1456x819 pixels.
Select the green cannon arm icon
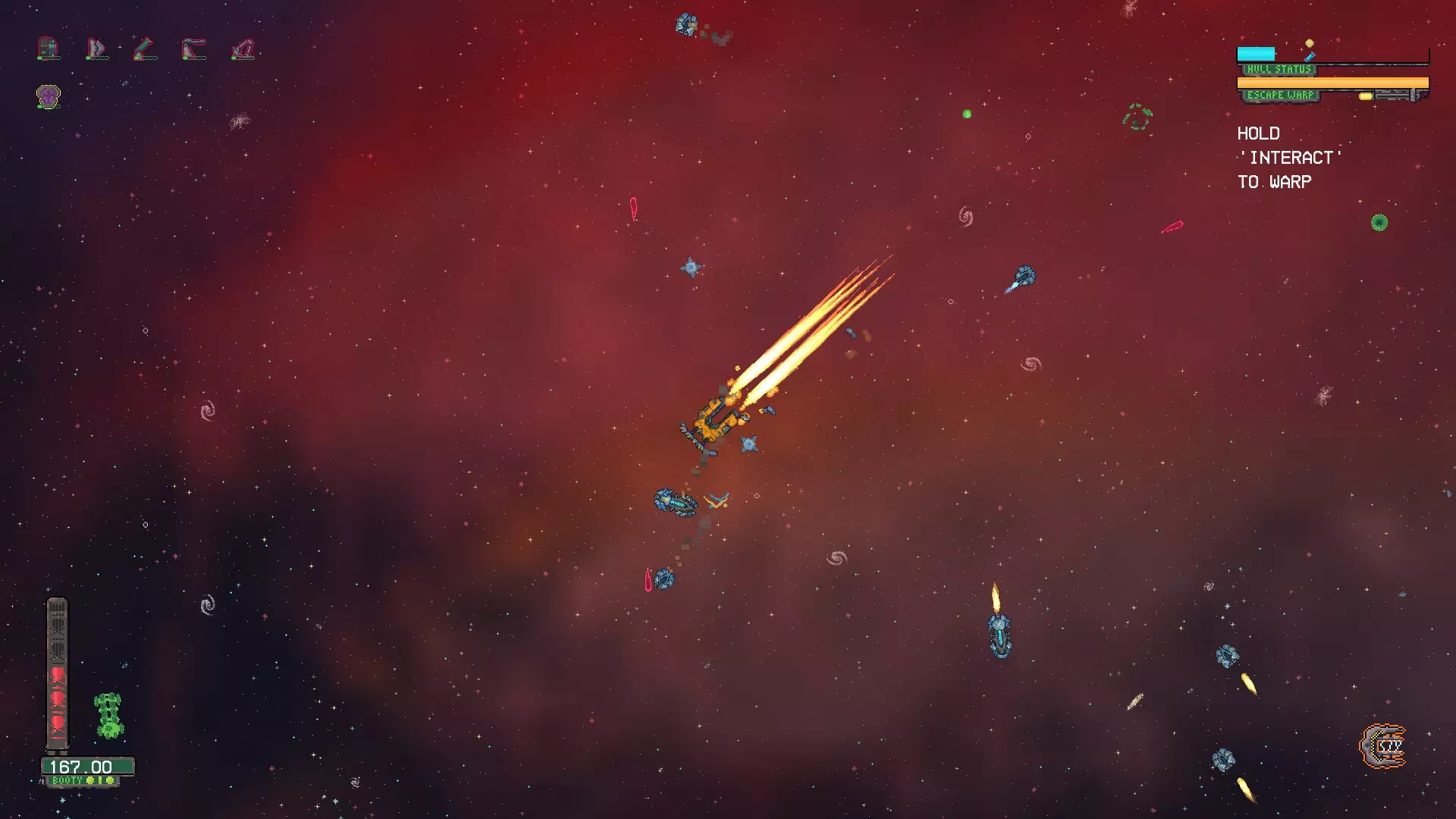[x=143, y=47]
